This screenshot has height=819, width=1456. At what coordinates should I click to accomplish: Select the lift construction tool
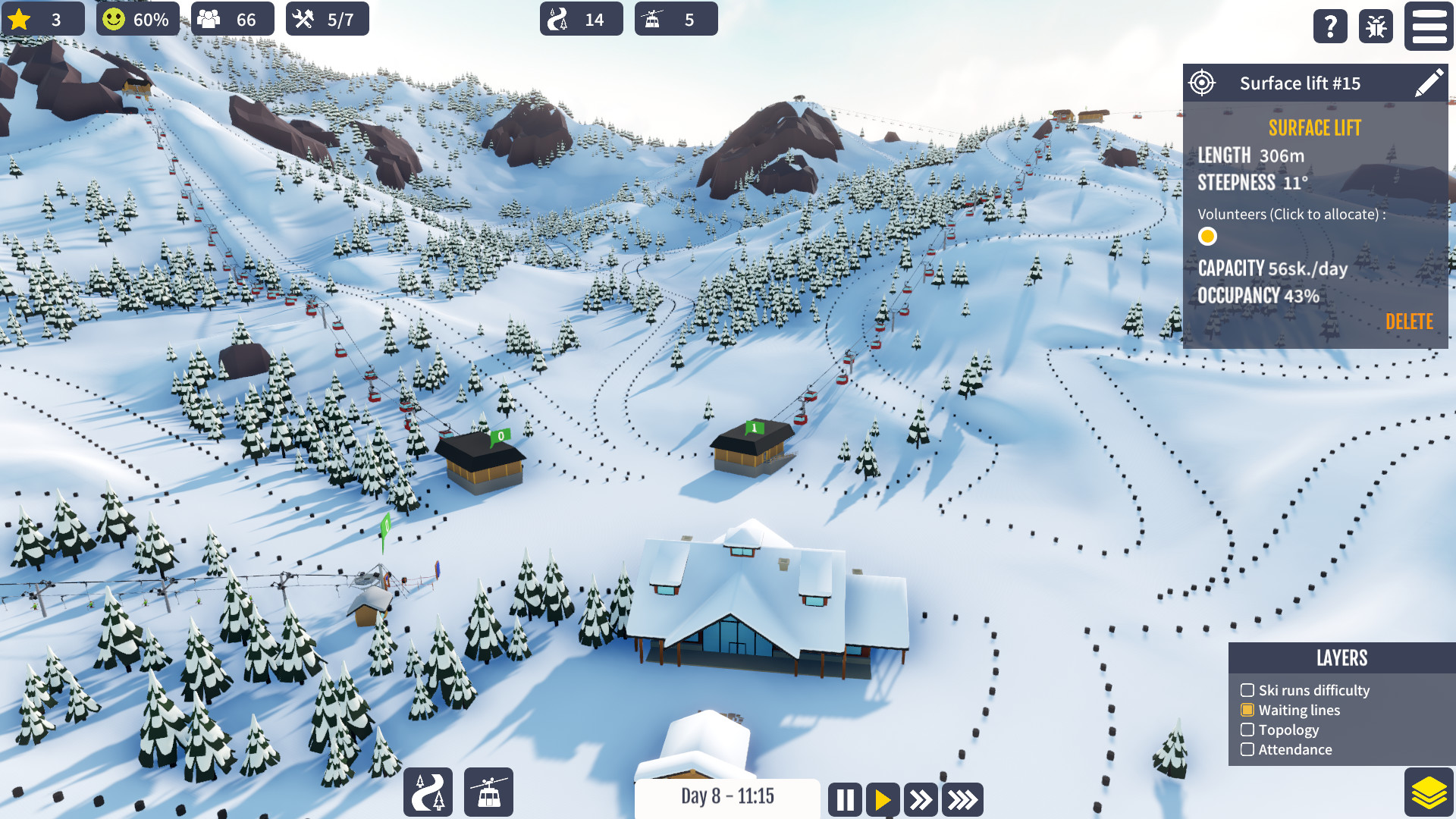pyautogui.click(x=488, y=792)
